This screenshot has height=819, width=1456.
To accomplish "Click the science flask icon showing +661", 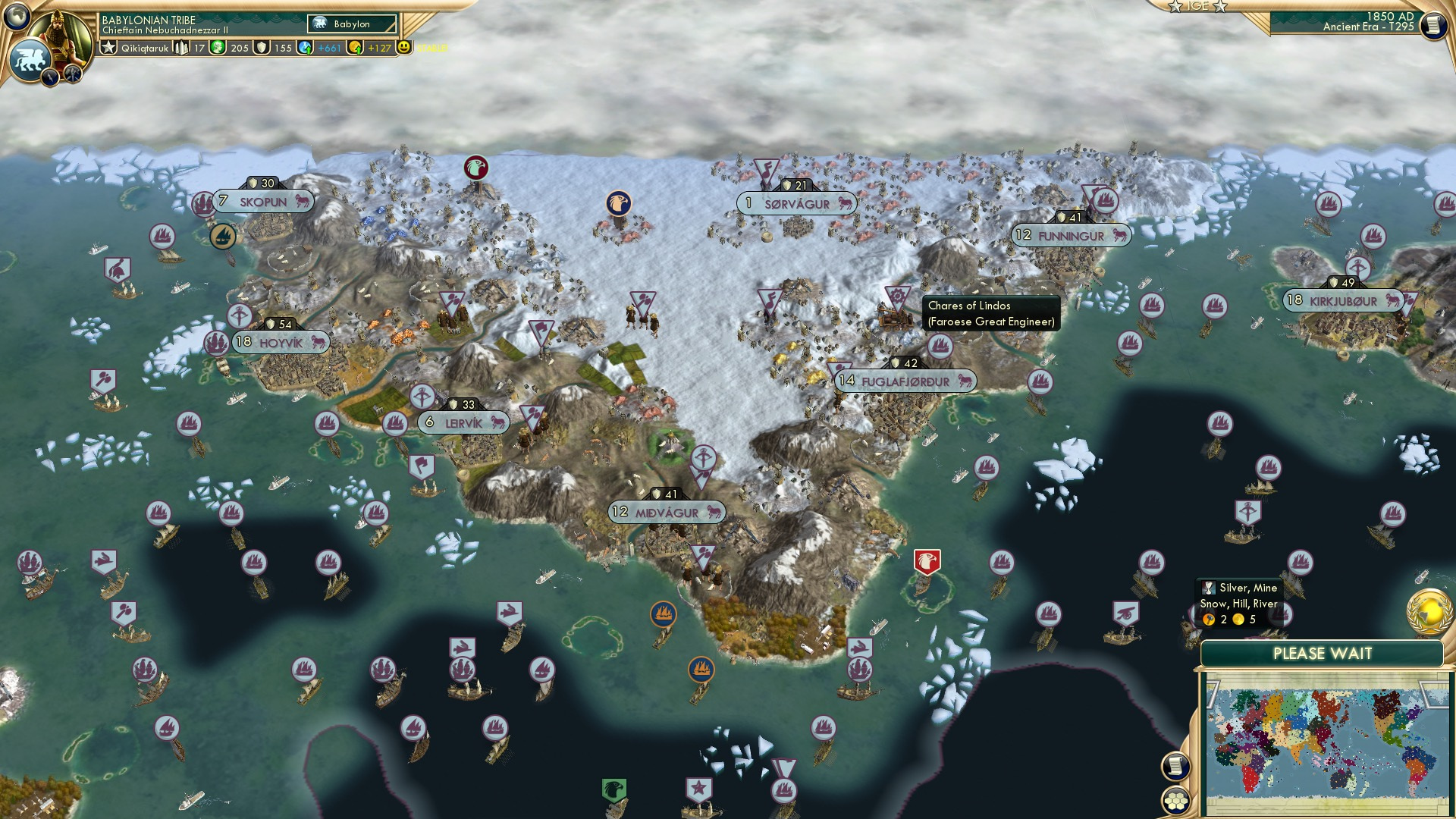I will click(303, 47).
